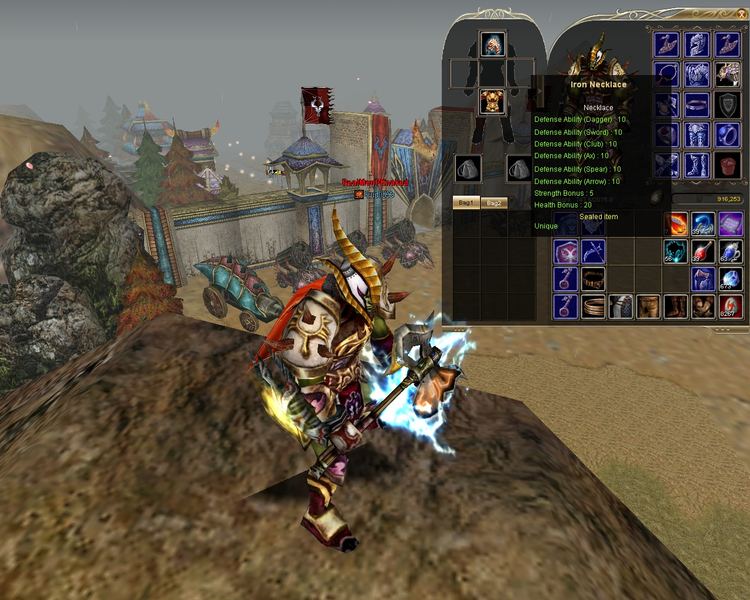Select the gold ring stack in inventory
This screenshot has height=600, width=750.
point(593,306)
